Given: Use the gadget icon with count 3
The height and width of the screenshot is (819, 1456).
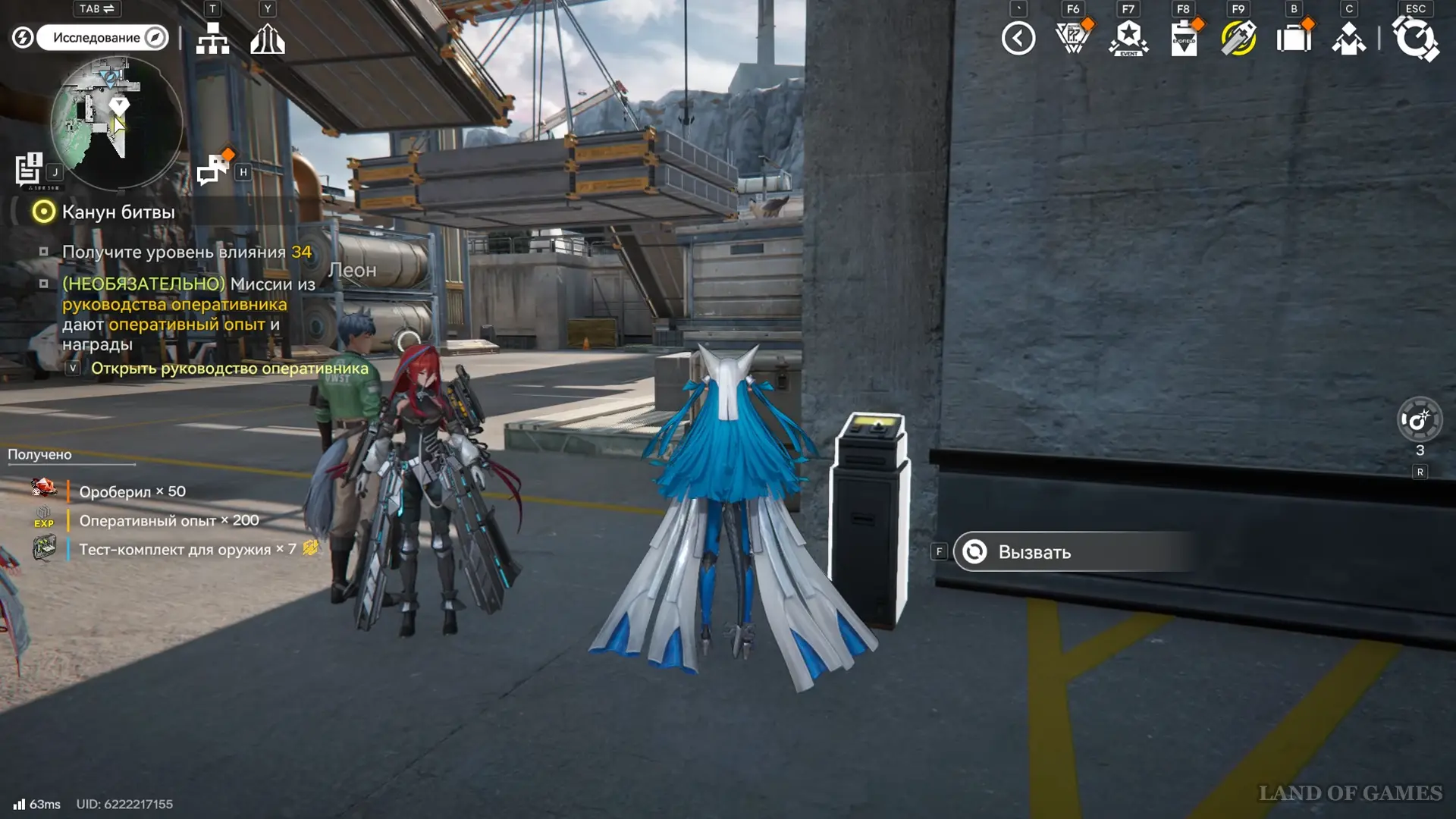Looking at the screenshot, I should (x=1420, y=419).
